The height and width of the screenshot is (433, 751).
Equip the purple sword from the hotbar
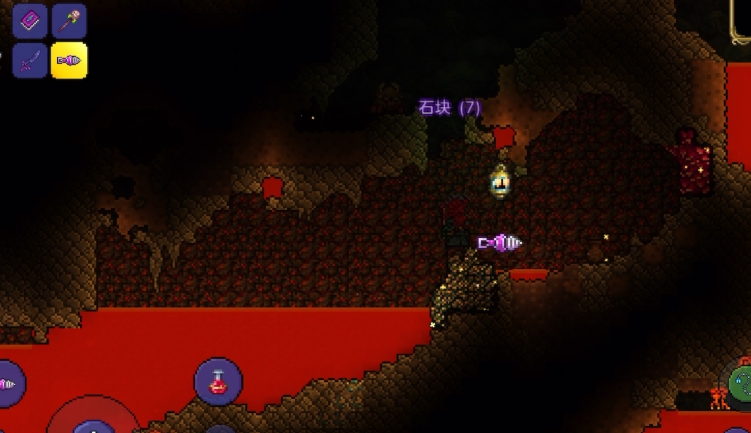(30, 60)
